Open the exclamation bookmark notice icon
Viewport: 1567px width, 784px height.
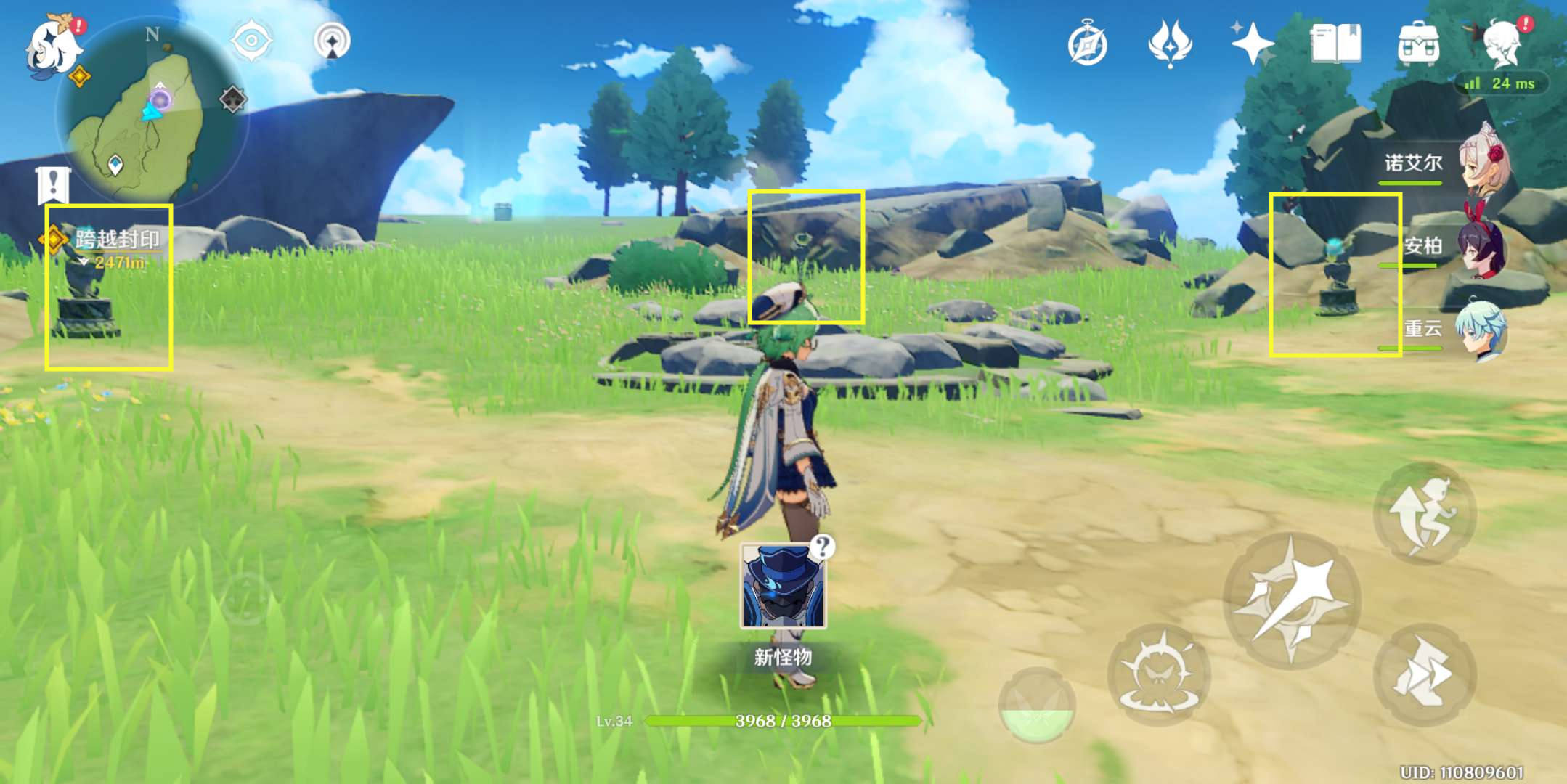(x=52, y=185)
